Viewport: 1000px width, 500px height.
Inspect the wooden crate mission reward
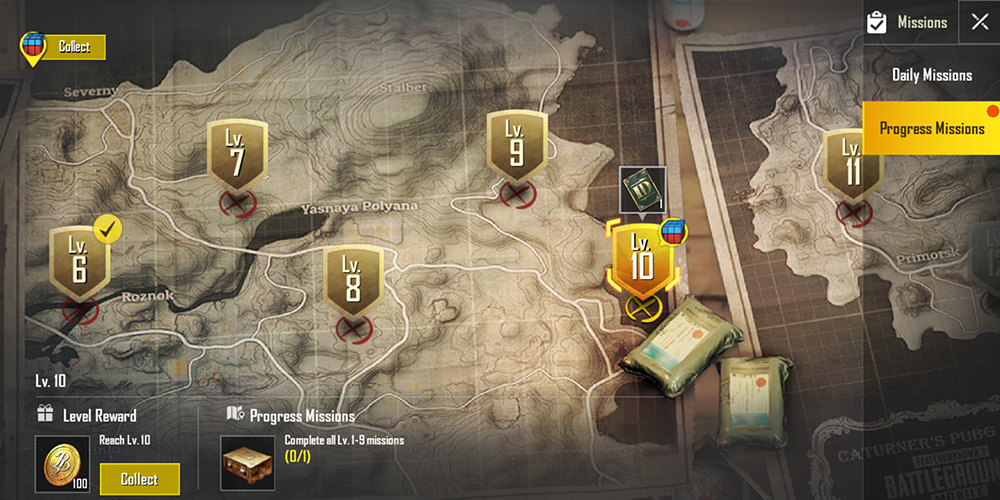pyautogui.click(x=248, y=464)
